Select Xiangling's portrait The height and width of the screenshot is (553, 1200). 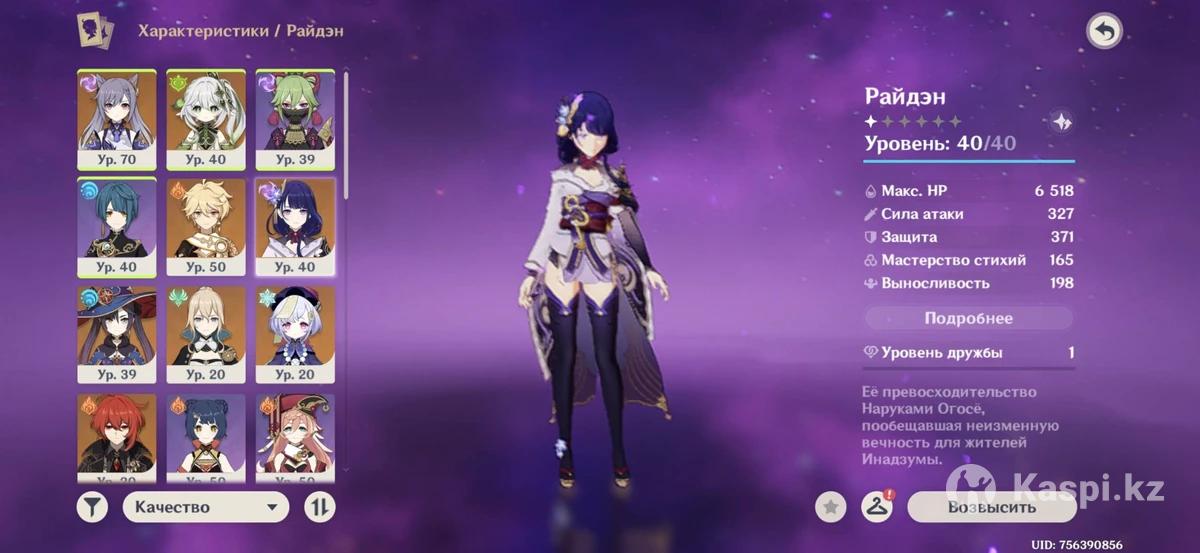(x=206, y=435)
